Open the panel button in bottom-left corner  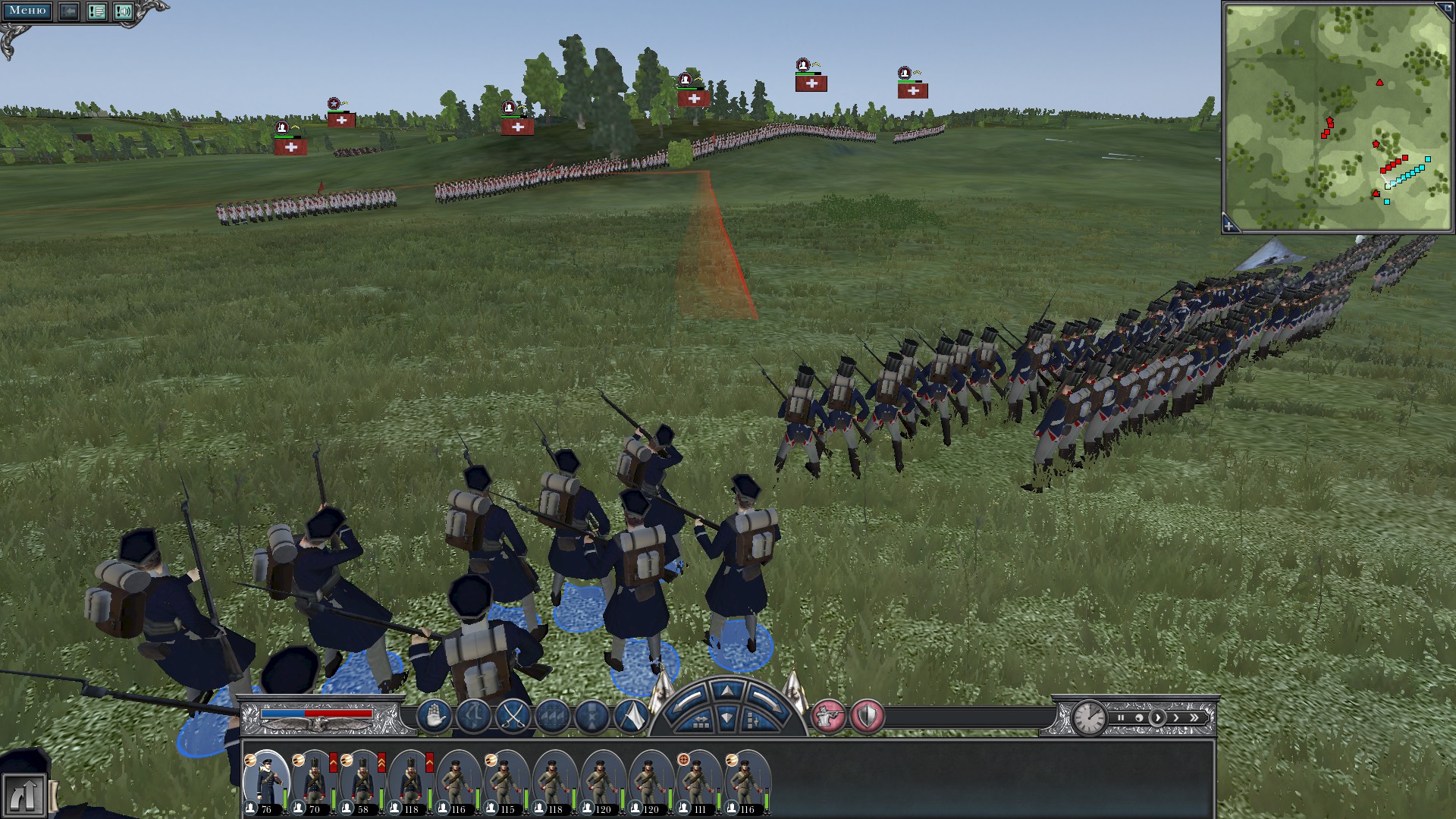point(23,795)
